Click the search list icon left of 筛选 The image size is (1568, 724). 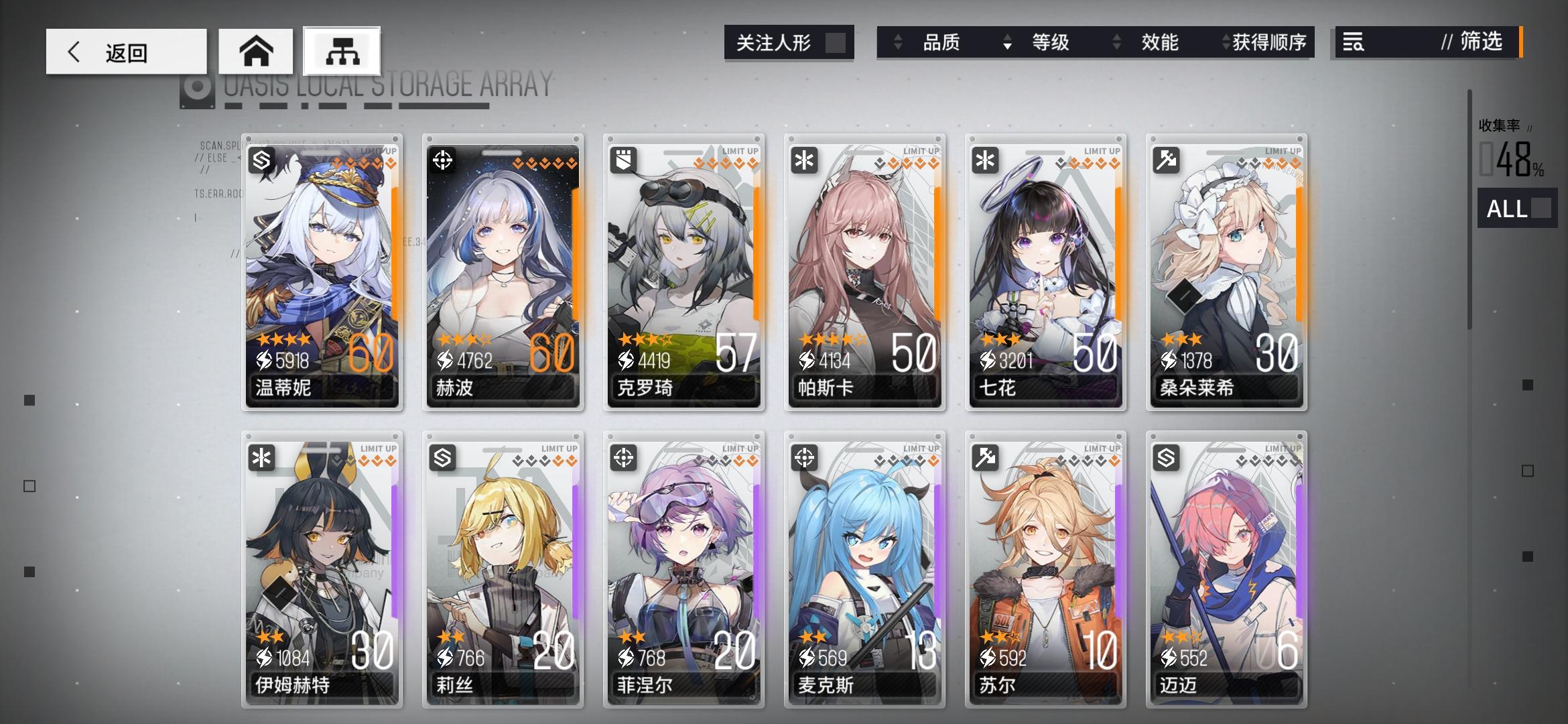[1353, 42]
